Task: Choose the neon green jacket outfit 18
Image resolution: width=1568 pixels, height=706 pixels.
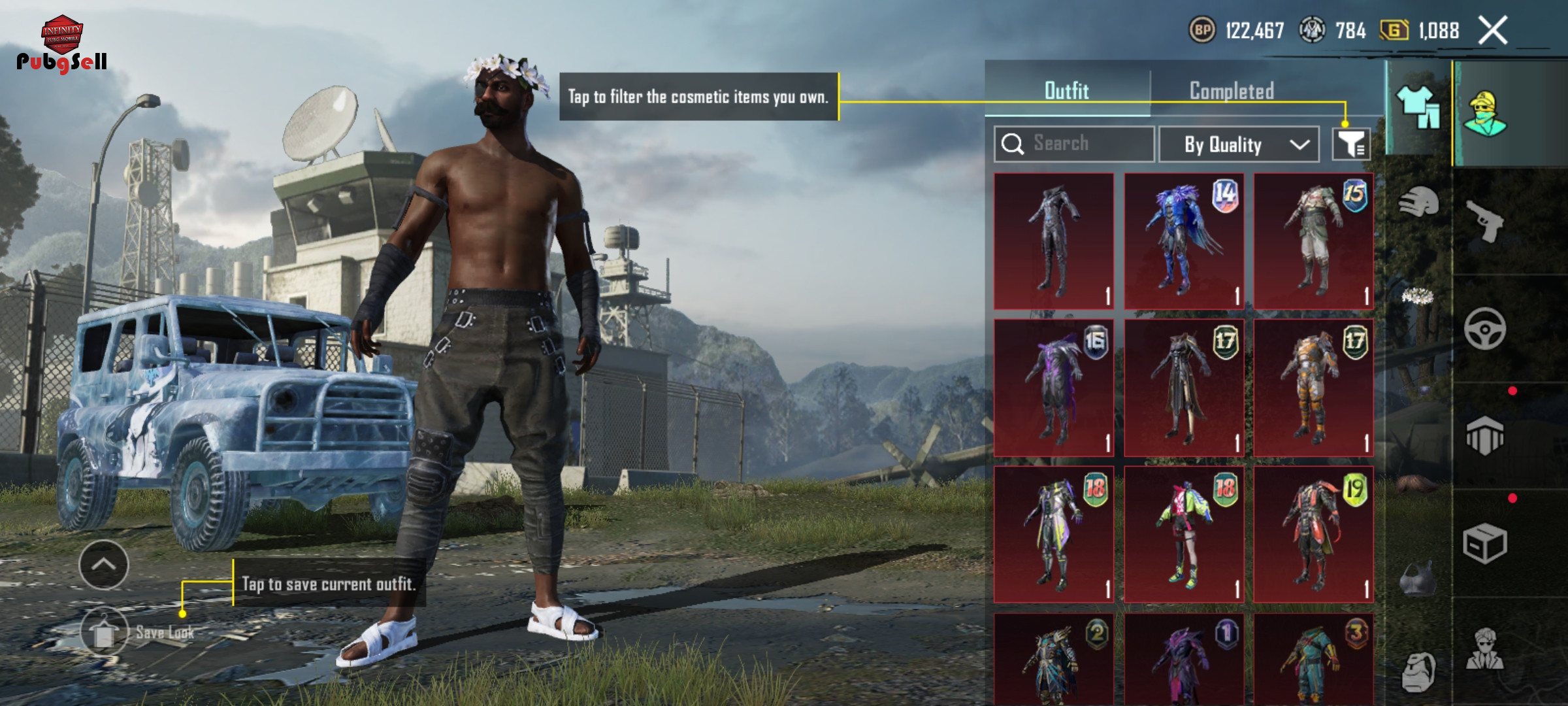Action: (1183, 534)
